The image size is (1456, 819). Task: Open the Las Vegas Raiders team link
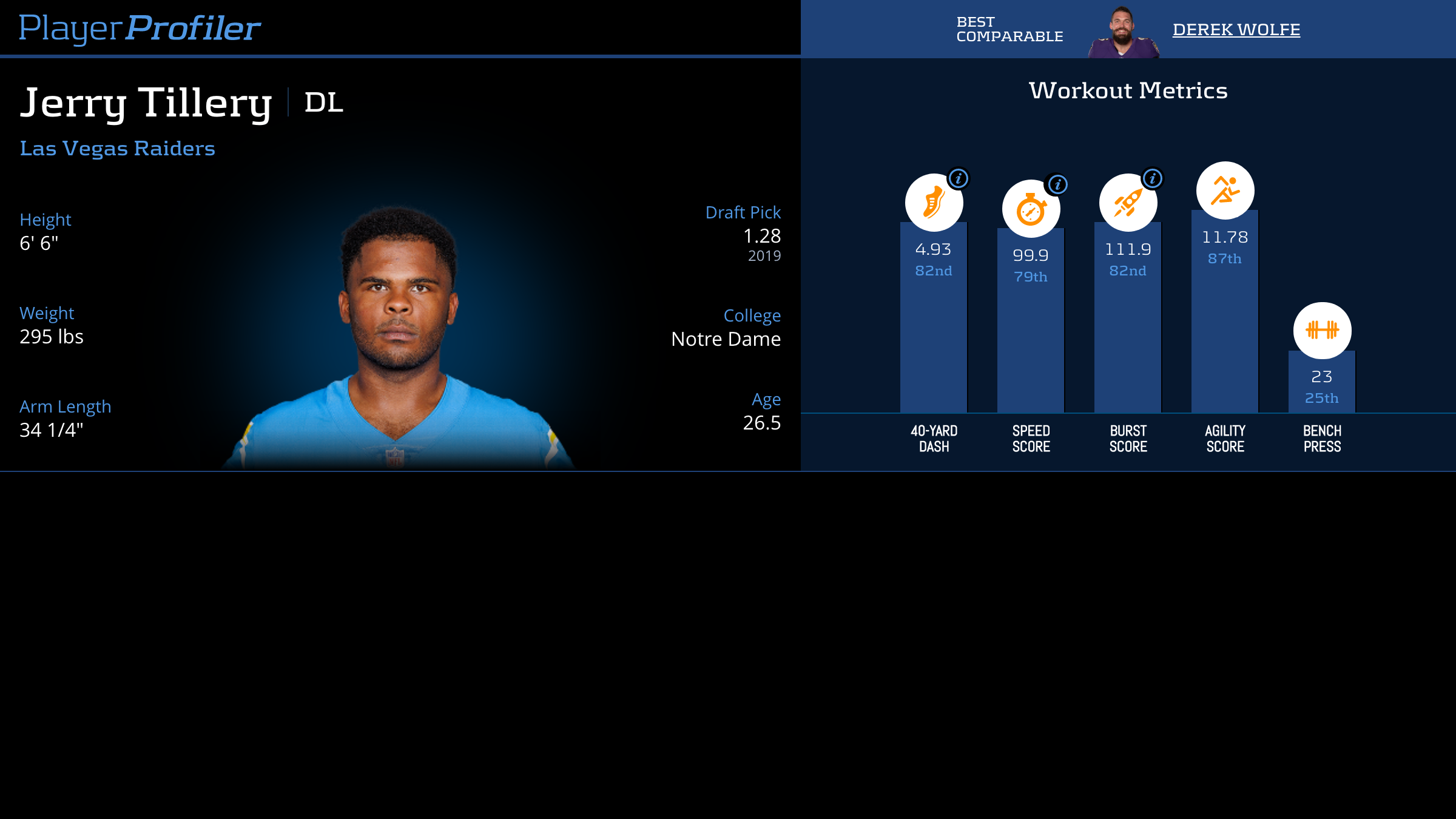(117, 149)
